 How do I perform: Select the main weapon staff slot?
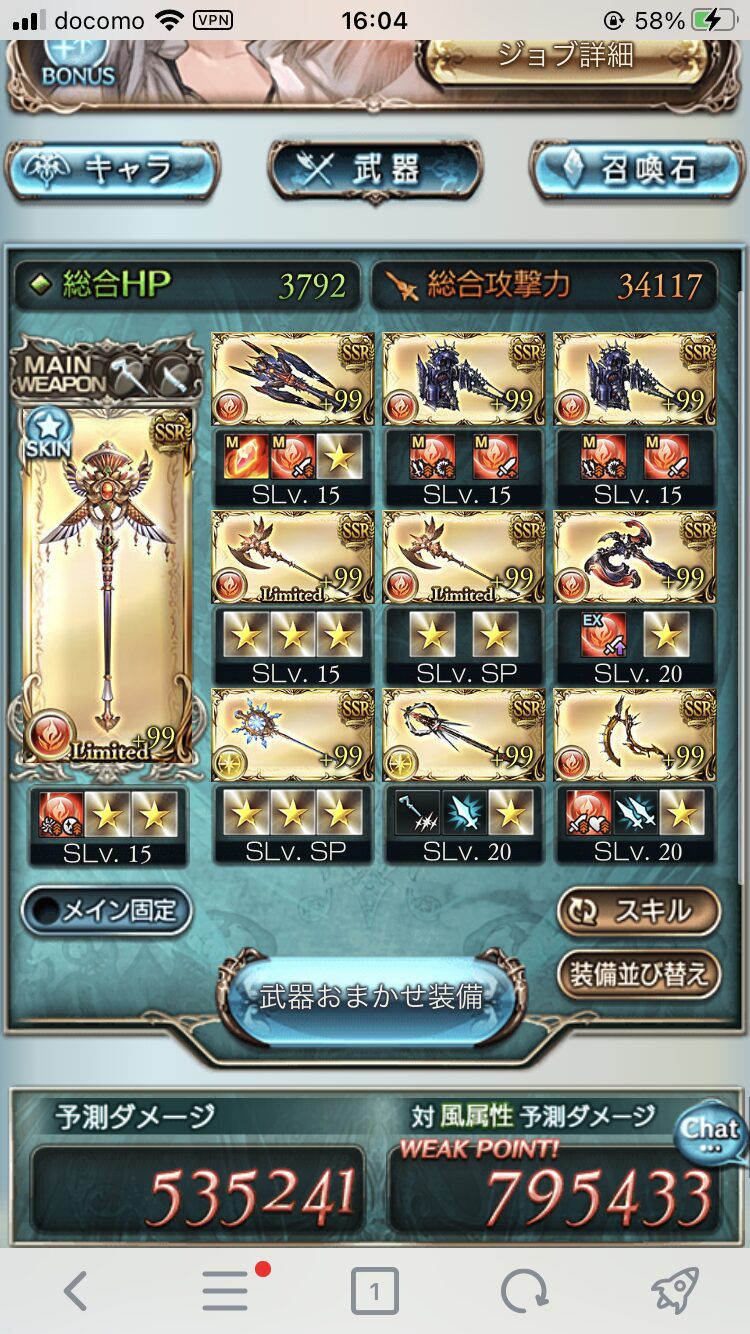(108, 585)
